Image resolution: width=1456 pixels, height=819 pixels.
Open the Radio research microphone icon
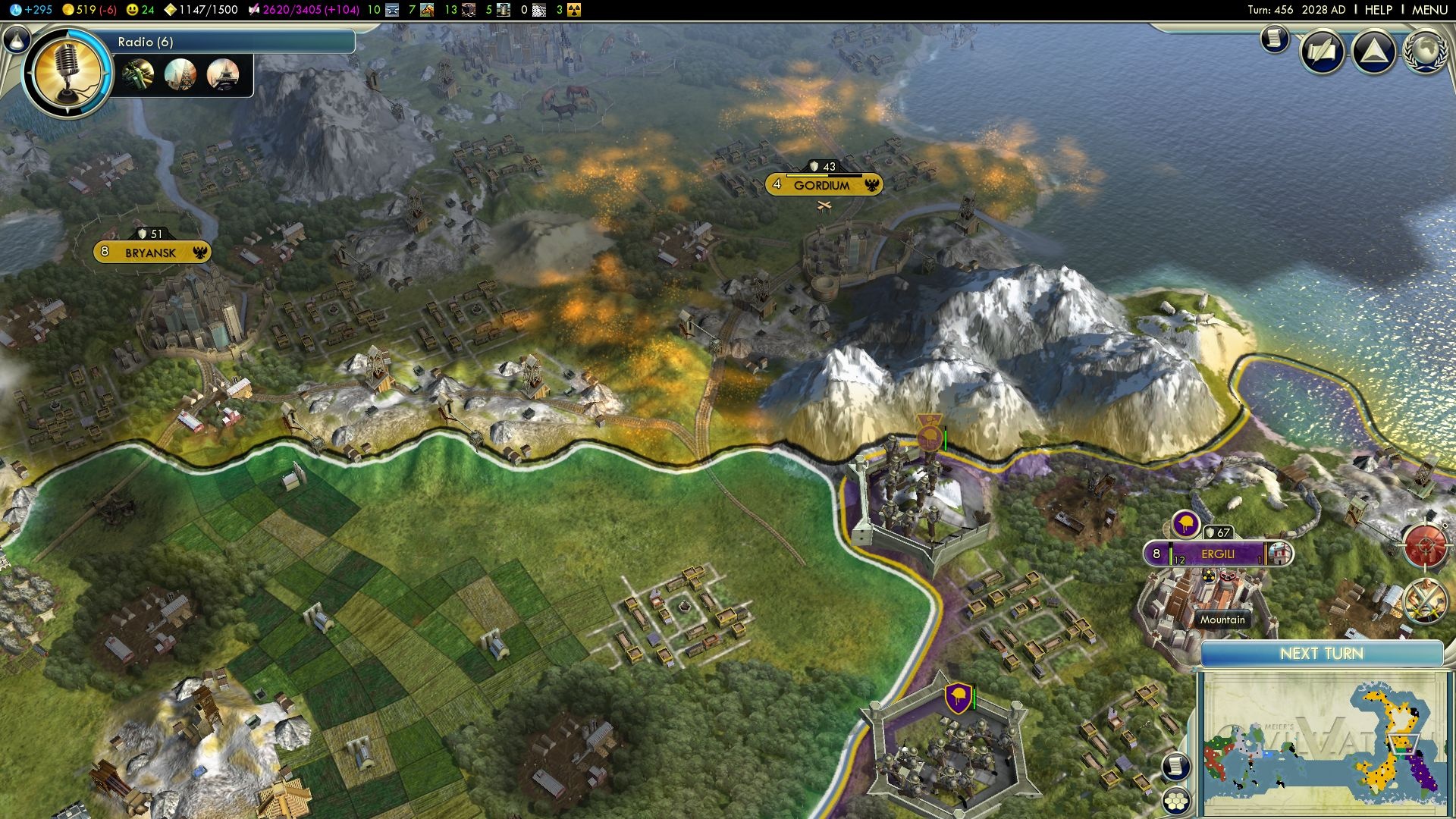tap(67, 74)
